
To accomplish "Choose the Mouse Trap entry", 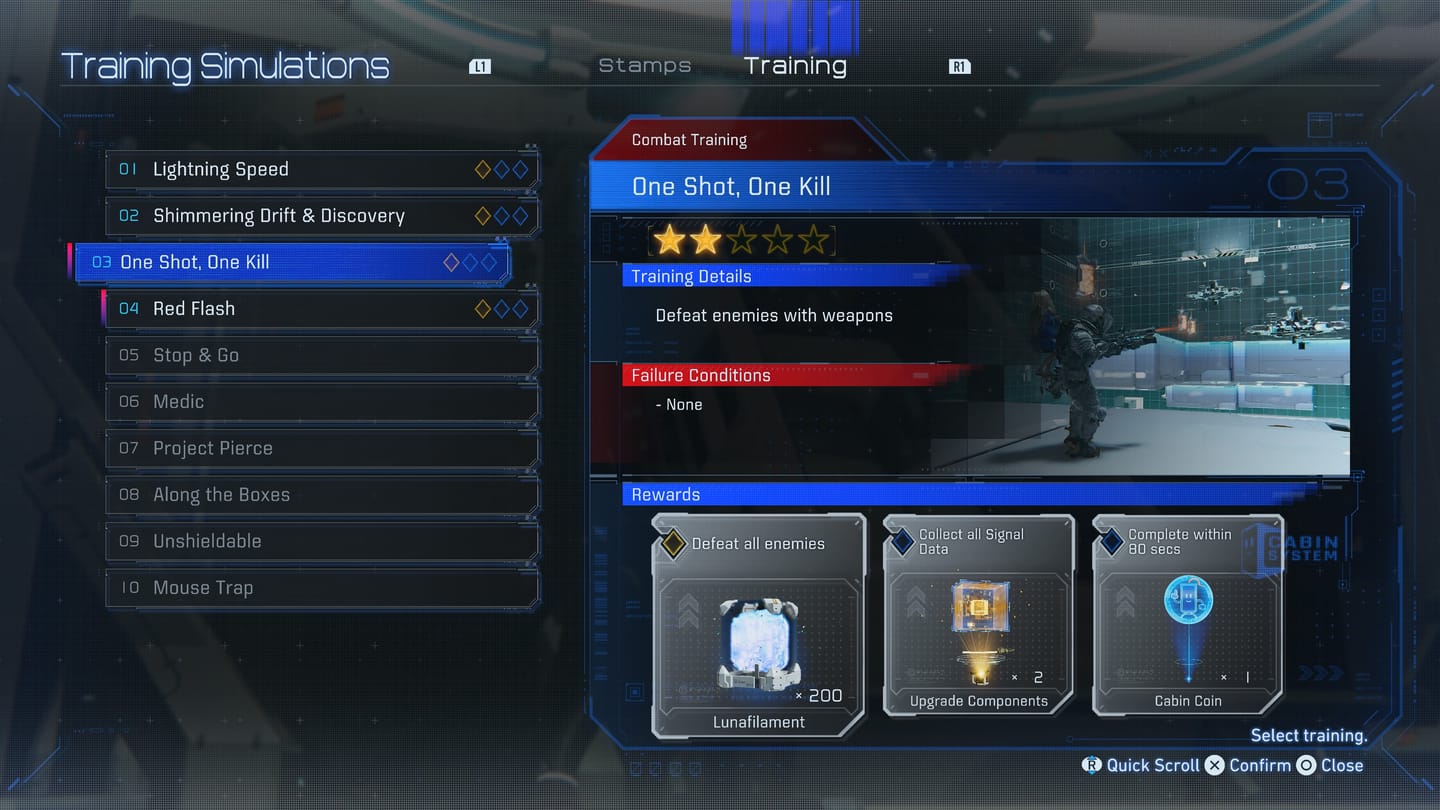I will click(321, 588).
